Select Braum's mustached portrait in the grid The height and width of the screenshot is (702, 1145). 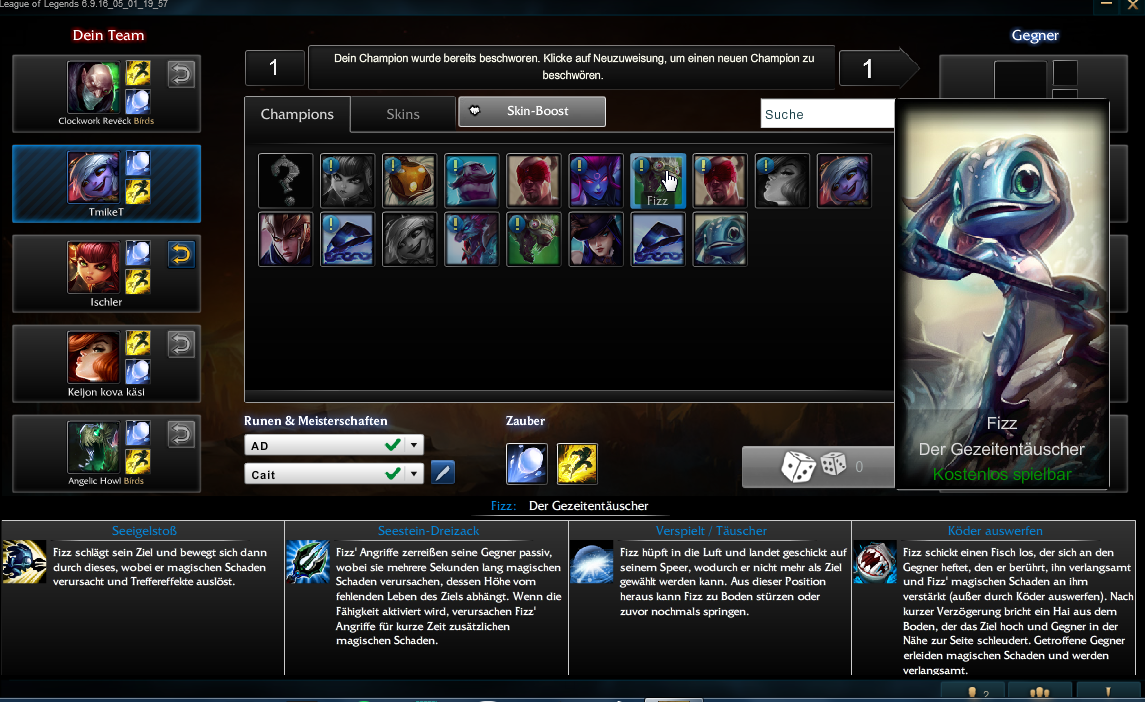click(x=471, y=181)
